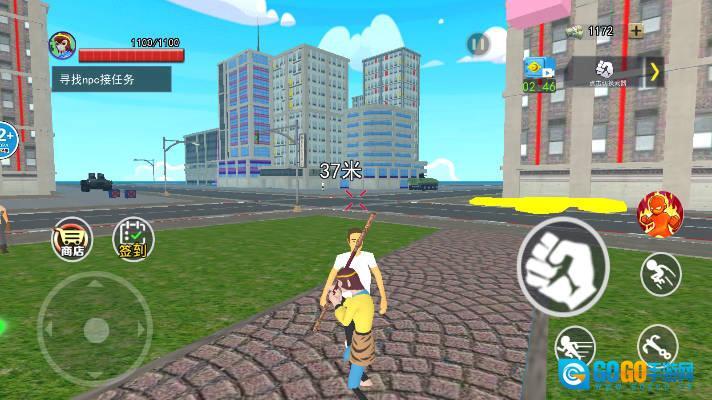Add more cash with the plus button

tap(636, 30)
